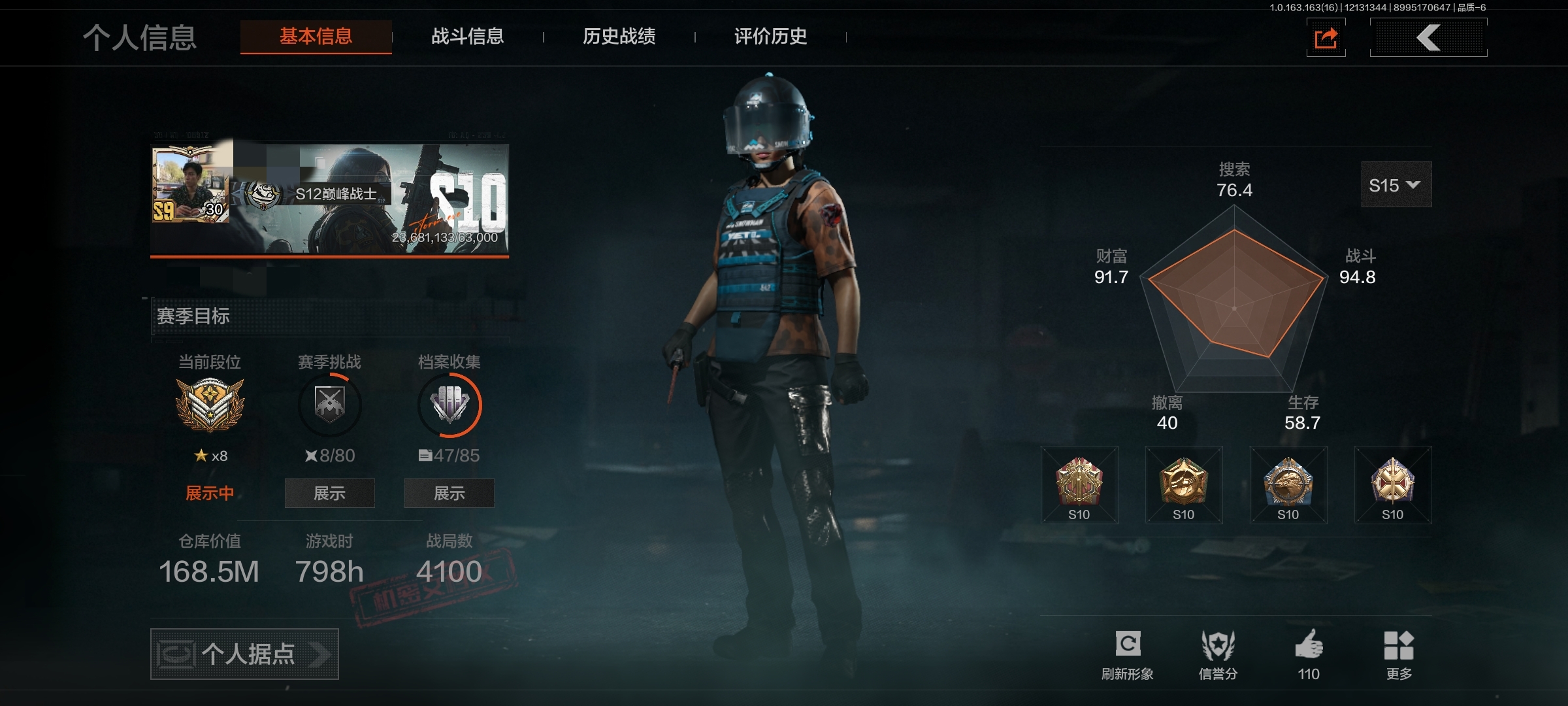Click the 赛季挑战 crossed-guns emblem
Image resolution: width=1568 pixels, height=706 pixels.
(x=329, y=405)
